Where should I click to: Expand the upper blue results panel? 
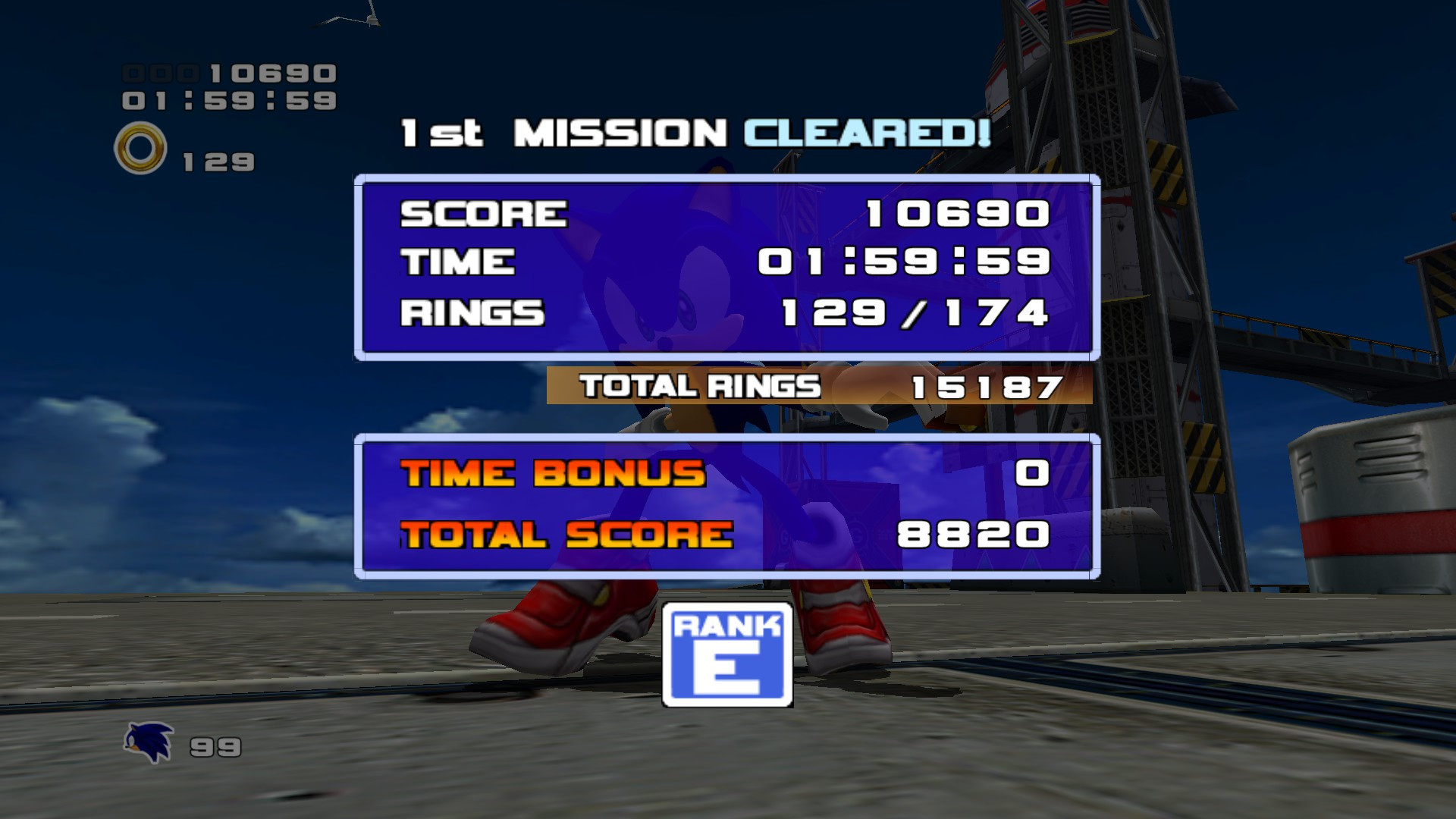point(726,265)
